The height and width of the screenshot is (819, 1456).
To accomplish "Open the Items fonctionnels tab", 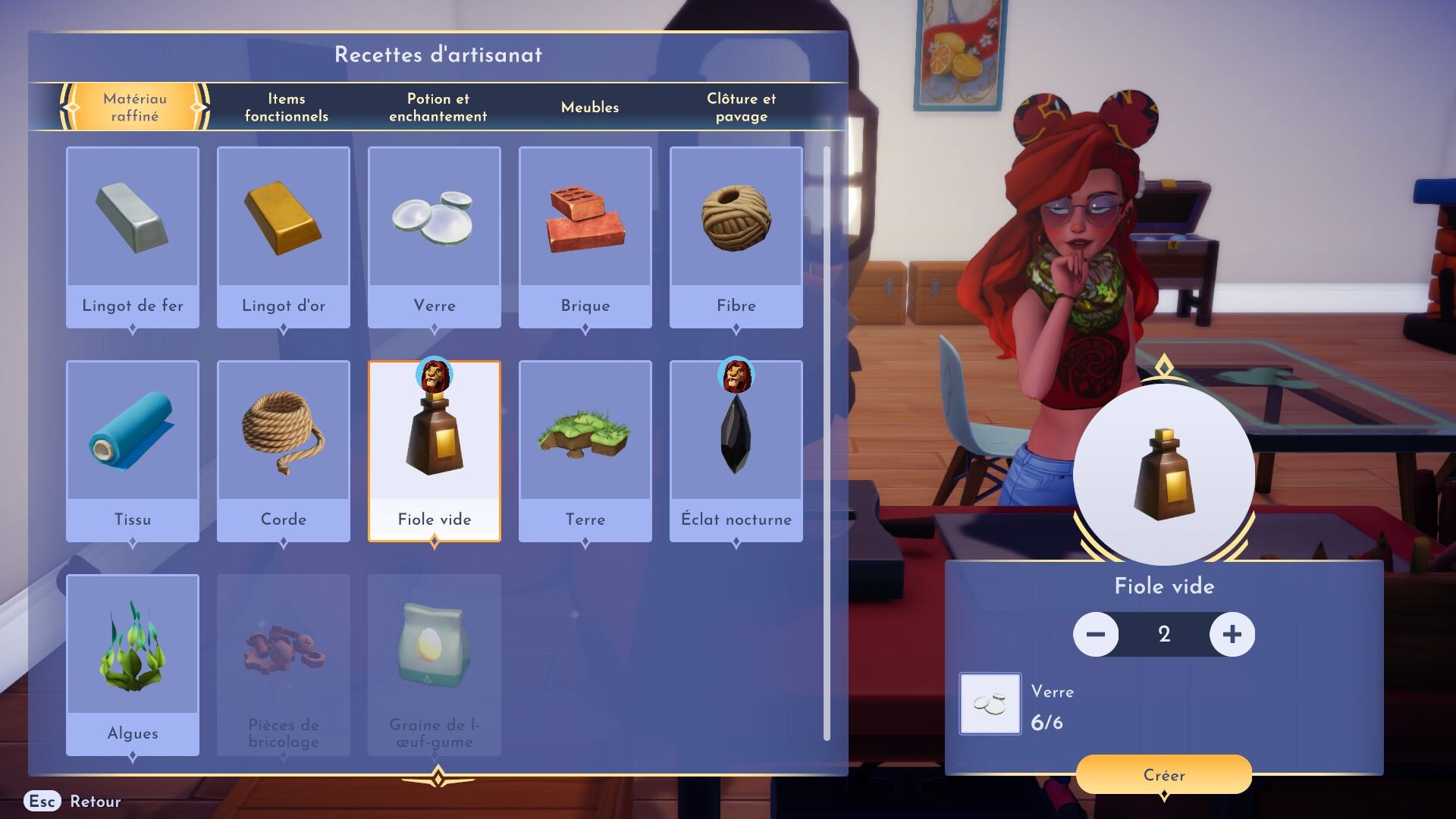I will pos(286,107).
